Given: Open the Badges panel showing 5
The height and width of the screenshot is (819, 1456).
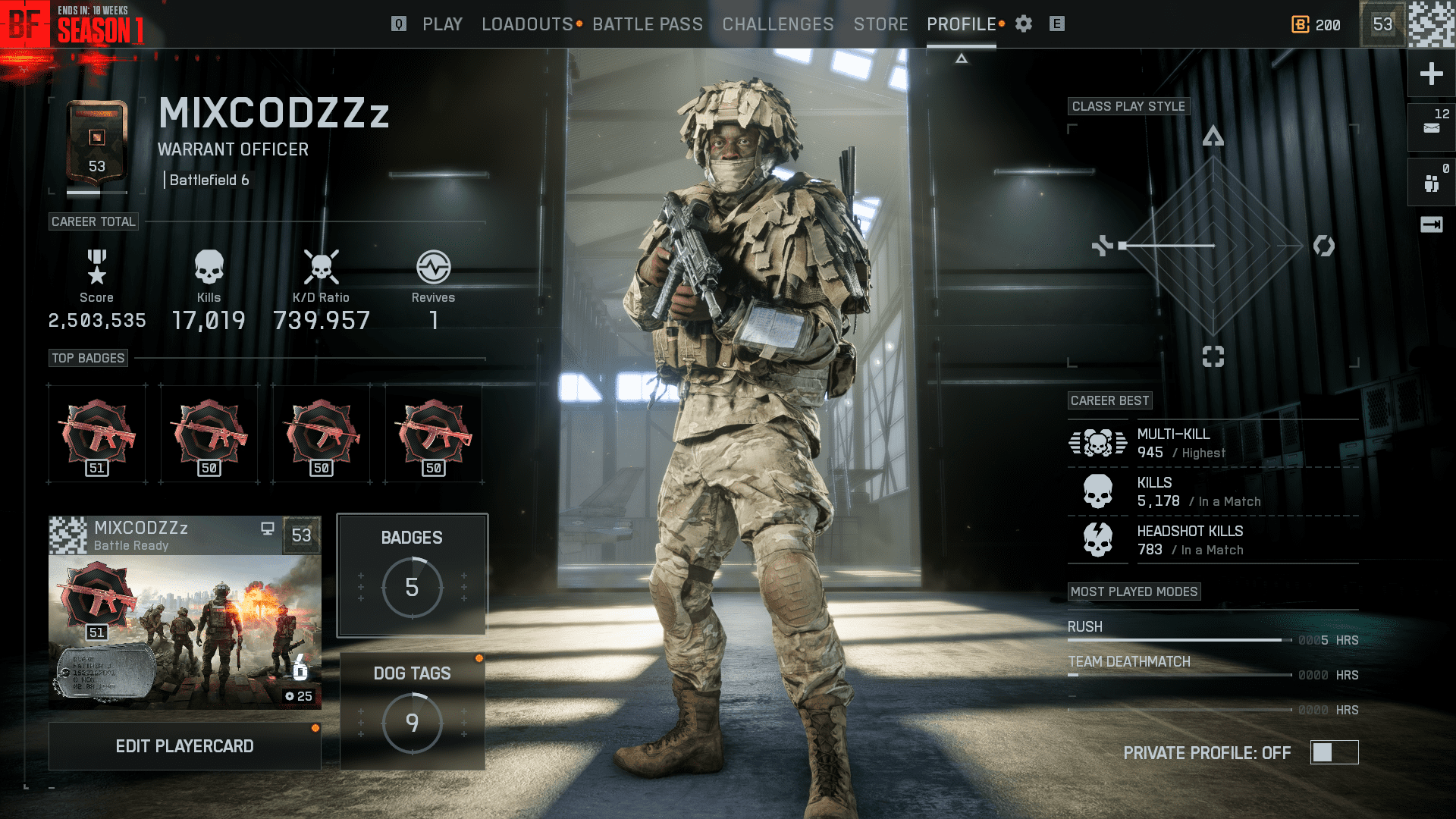Looking at the screenshot, I should pyautogui.click(x=412, y=574).
